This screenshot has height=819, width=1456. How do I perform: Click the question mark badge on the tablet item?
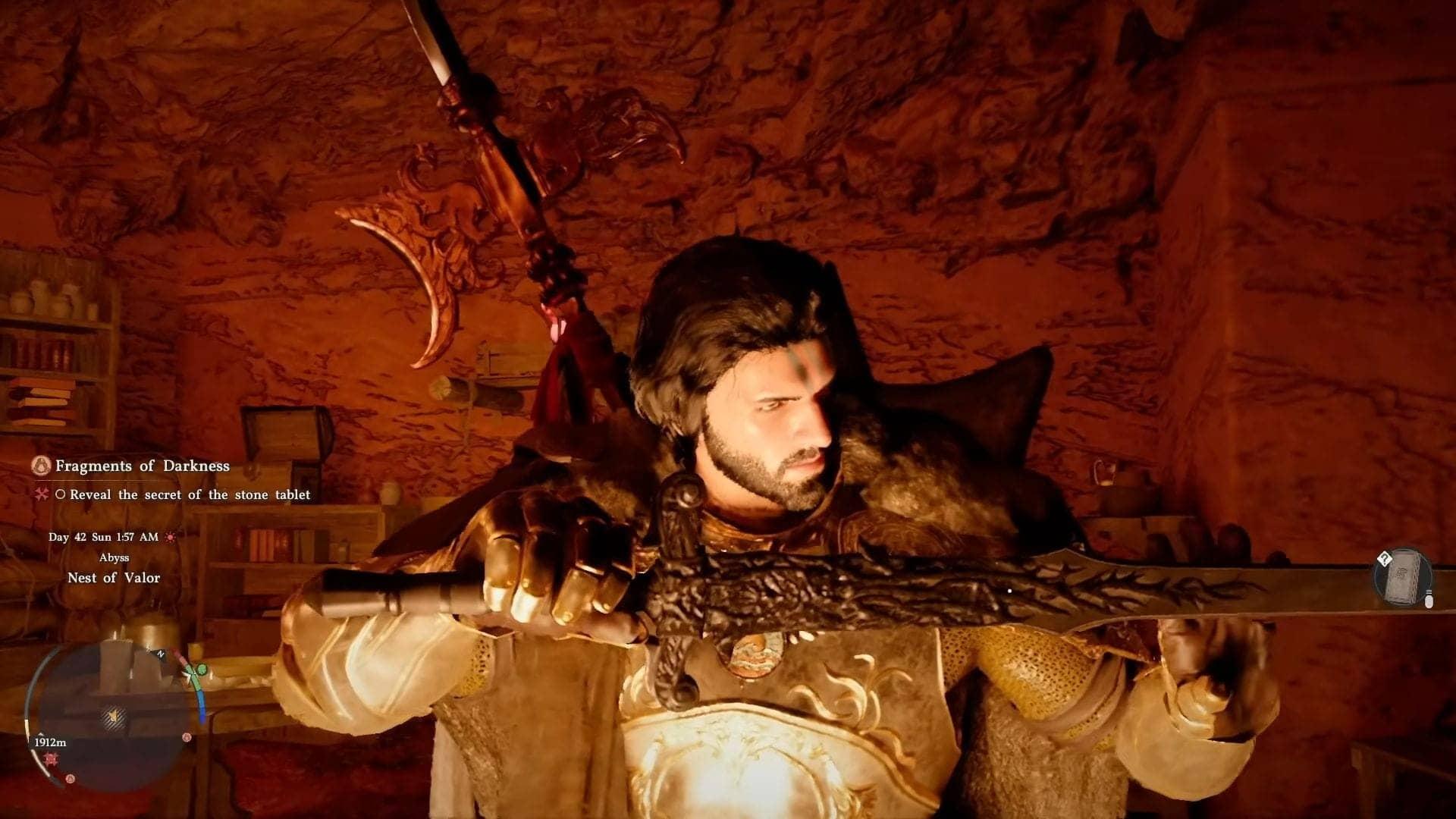tap(1385, 559)
